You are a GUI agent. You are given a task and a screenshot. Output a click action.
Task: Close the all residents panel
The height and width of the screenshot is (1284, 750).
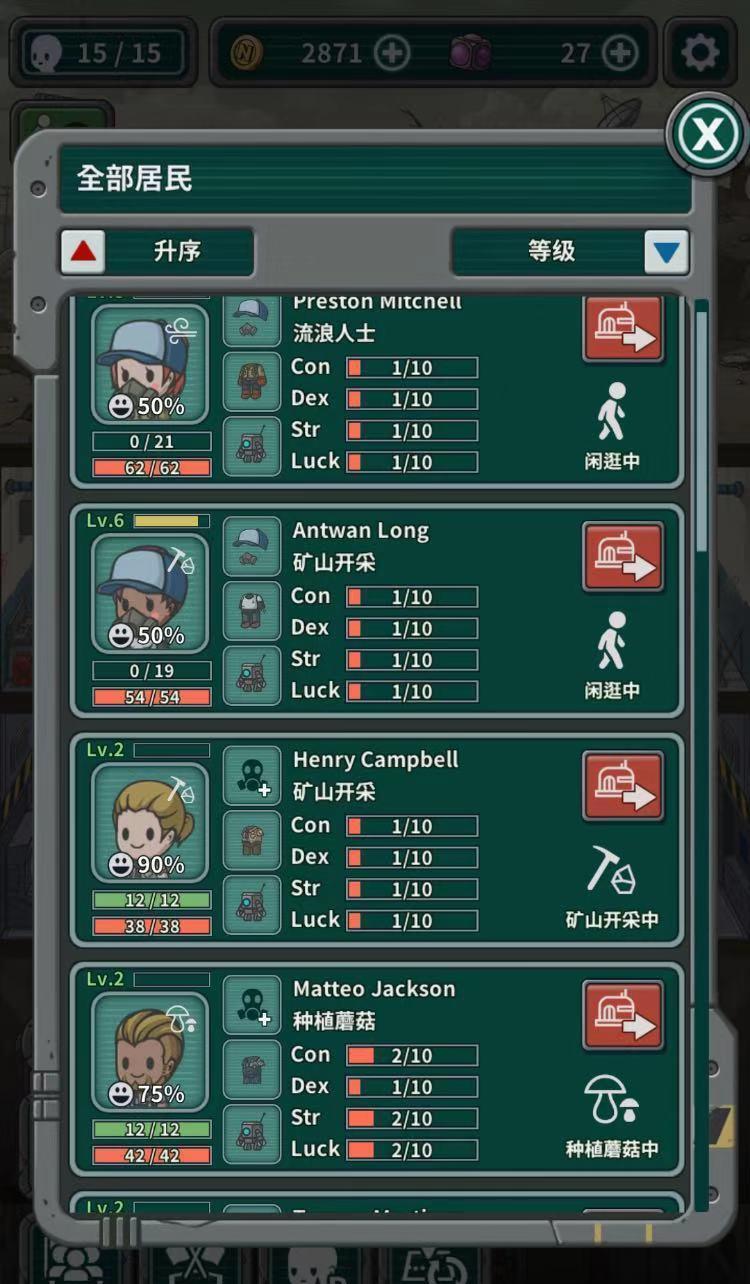[x=707, y=134]
